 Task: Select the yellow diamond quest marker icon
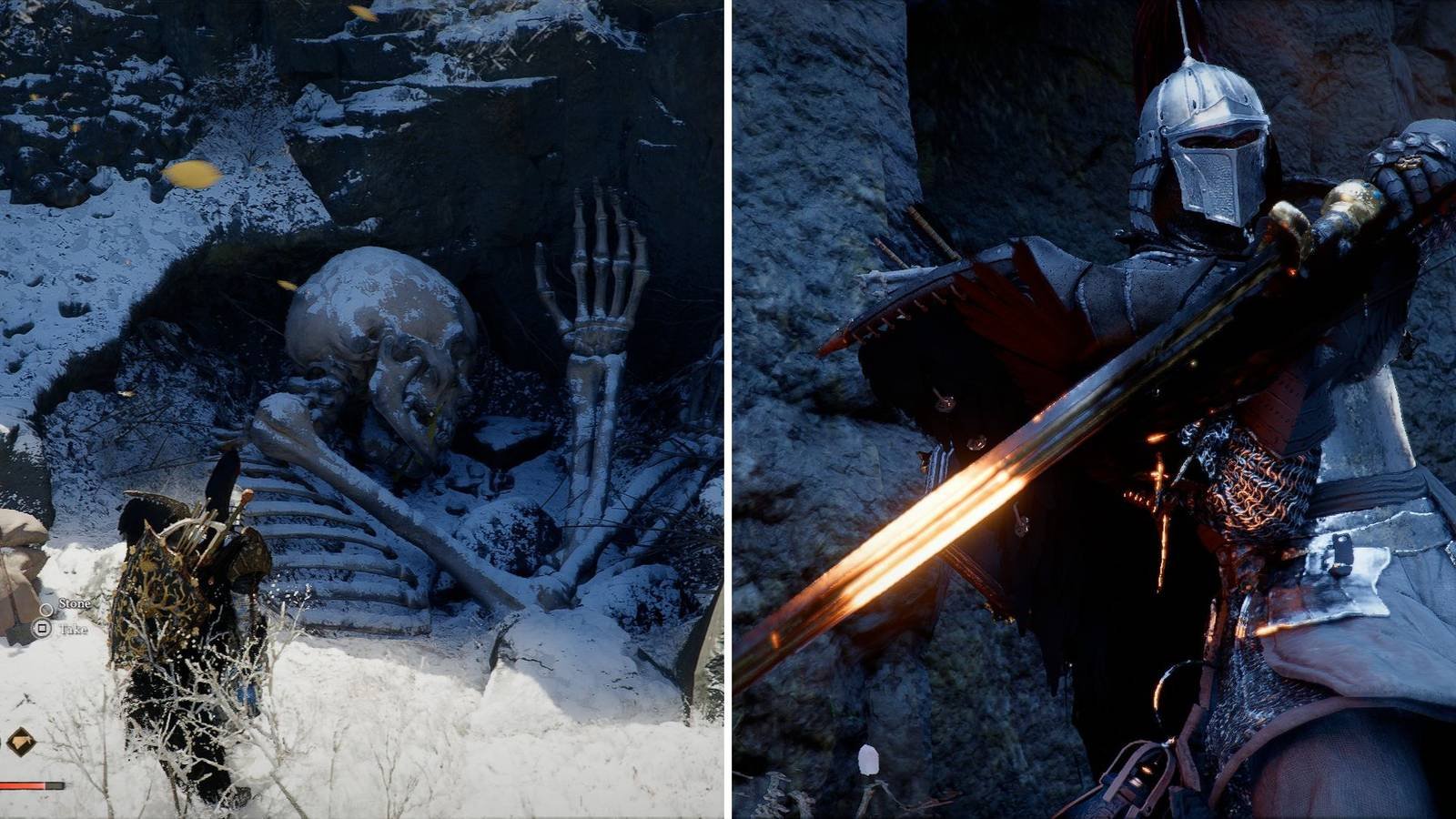[x=19, y=741]
